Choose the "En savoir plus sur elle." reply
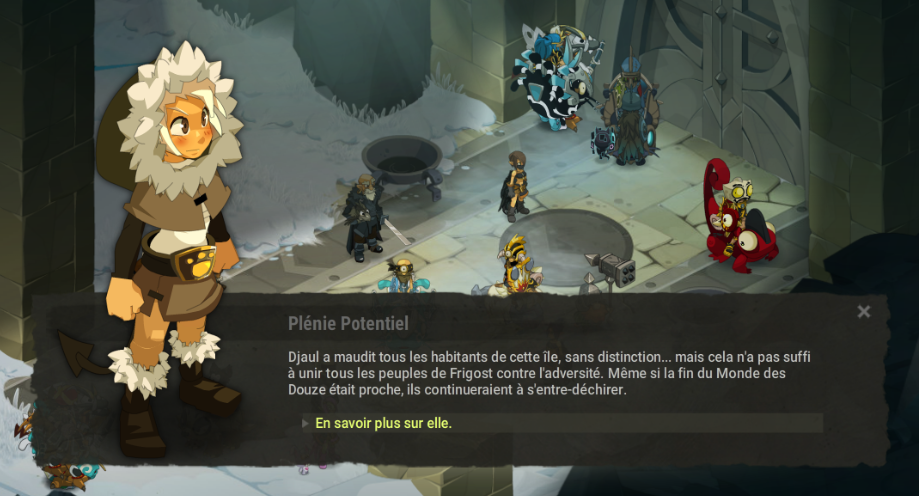The image size is (919, 496). (384, 423)
